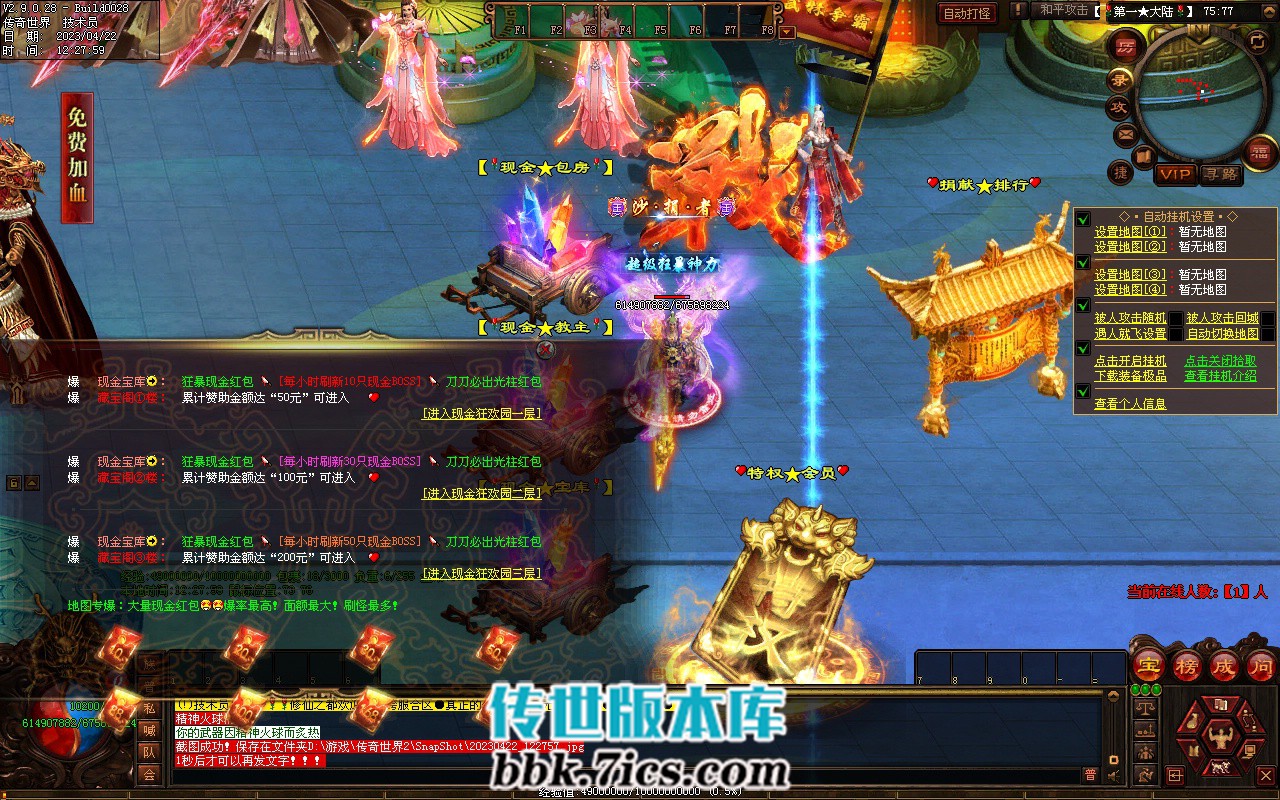Open 查看个人信息 personal info link
This screenshot has width=1280, height=800.
(x=1130, y=404)
